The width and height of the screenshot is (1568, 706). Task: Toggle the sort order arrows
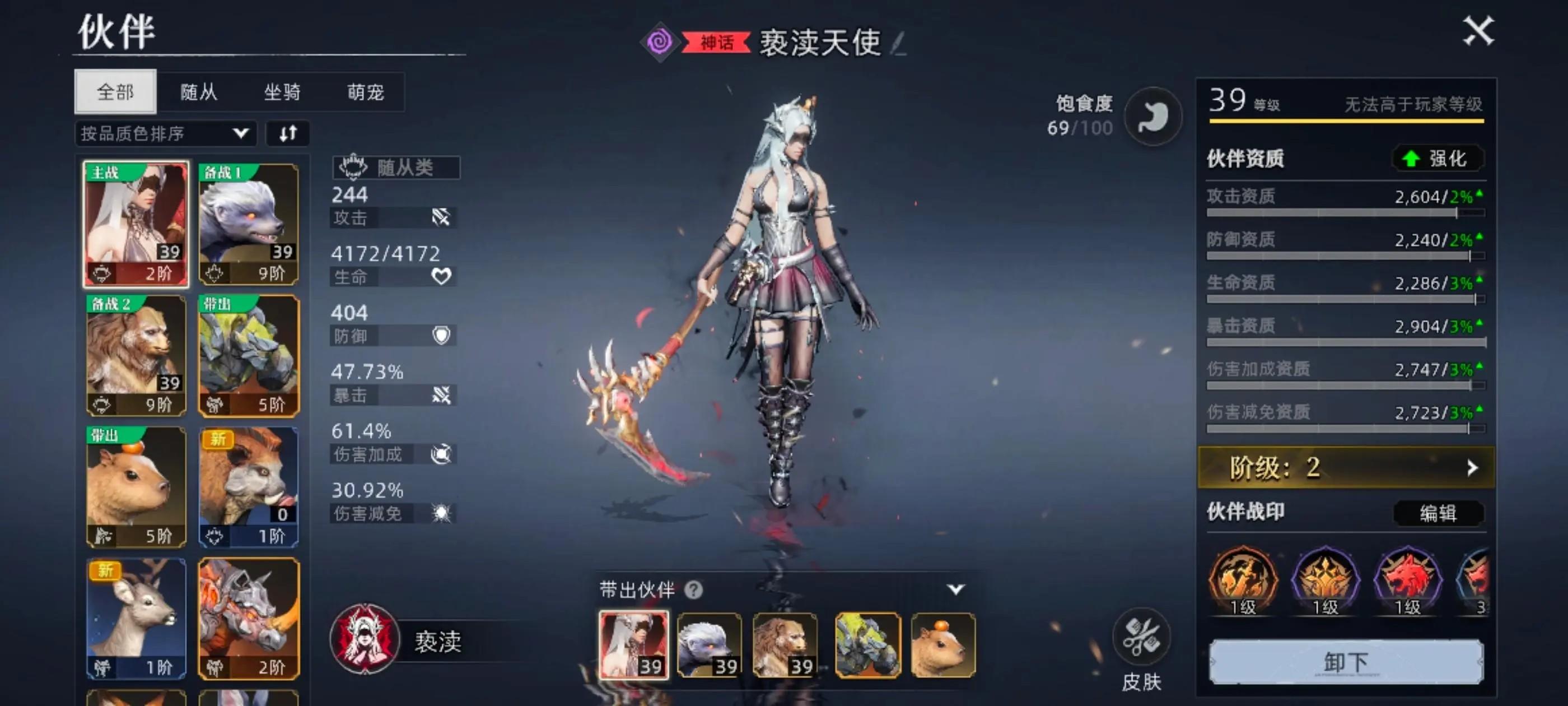point(288,133)
